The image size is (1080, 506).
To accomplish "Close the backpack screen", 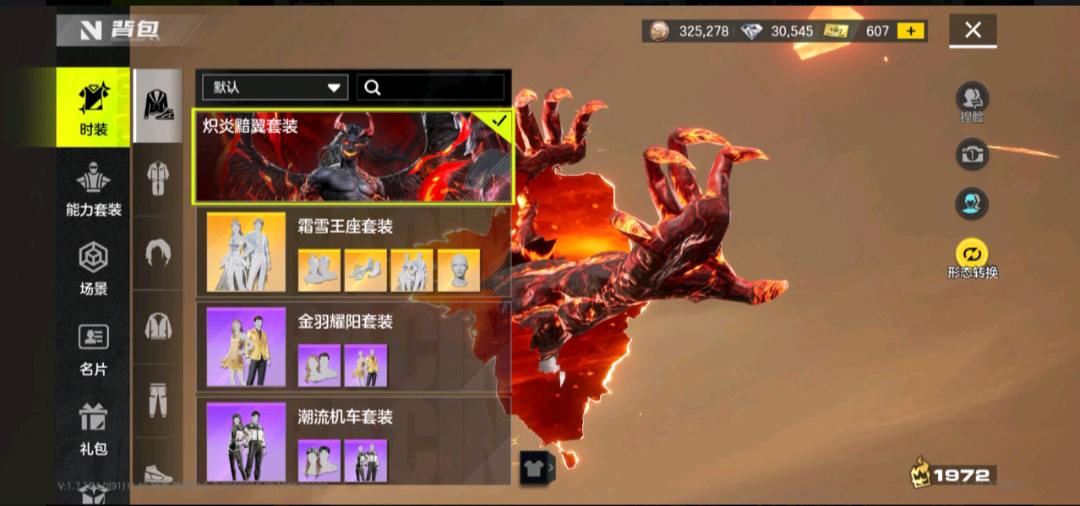I will coord(973,30).
